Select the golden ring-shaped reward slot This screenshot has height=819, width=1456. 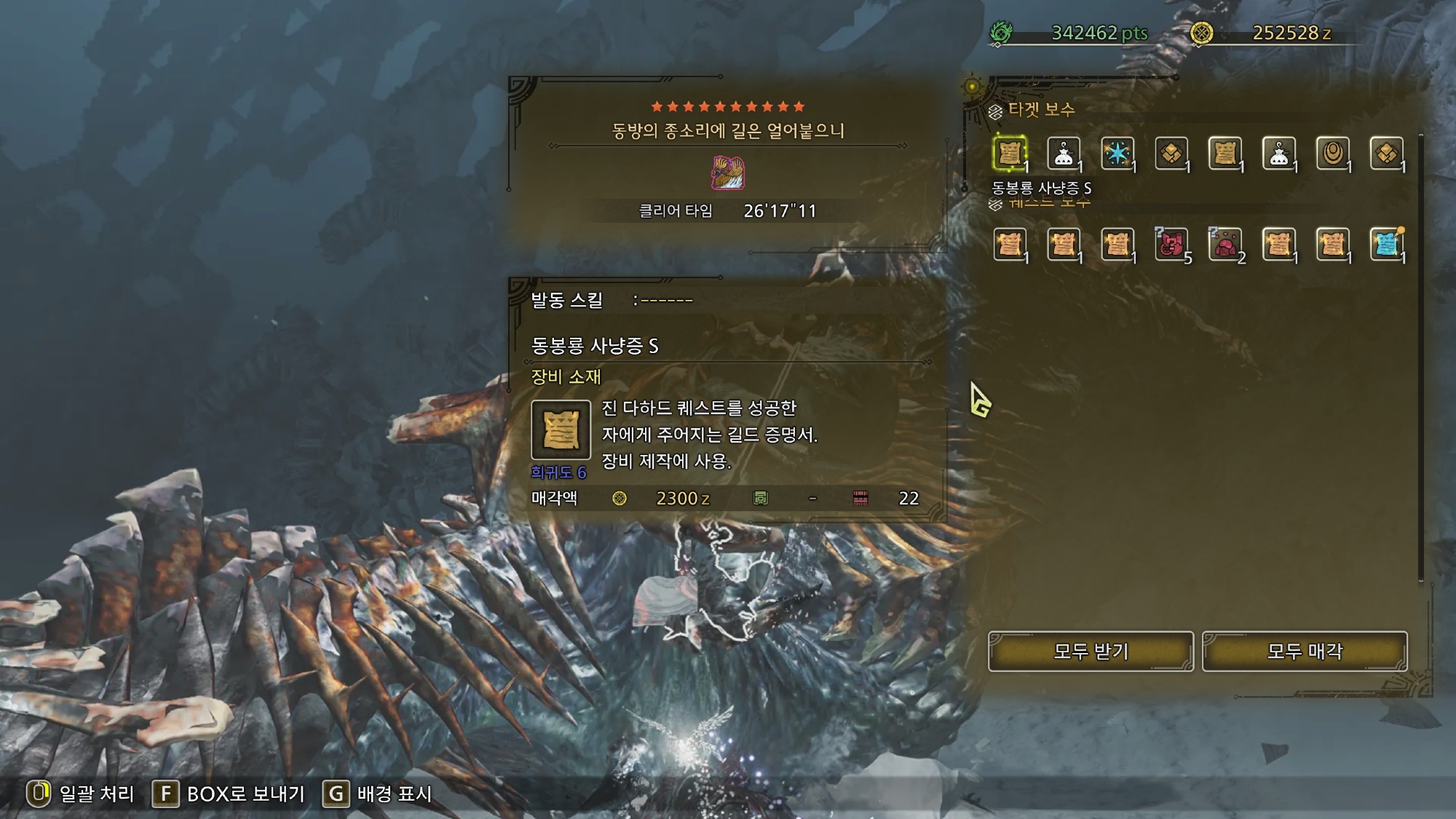(x=1333, y=154)
